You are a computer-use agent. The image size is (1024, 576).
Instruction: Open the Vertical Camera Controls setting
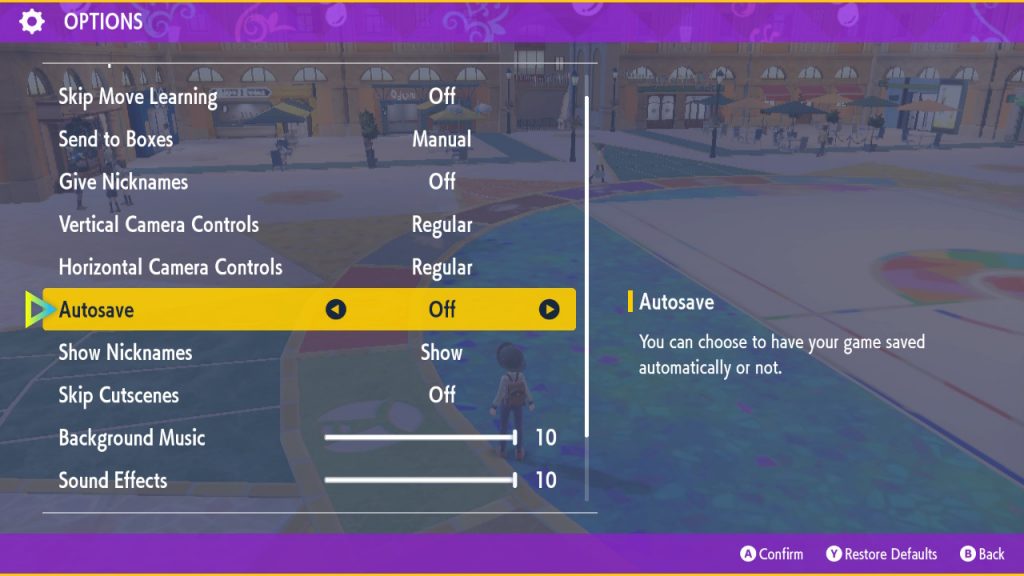pos(159,225)
